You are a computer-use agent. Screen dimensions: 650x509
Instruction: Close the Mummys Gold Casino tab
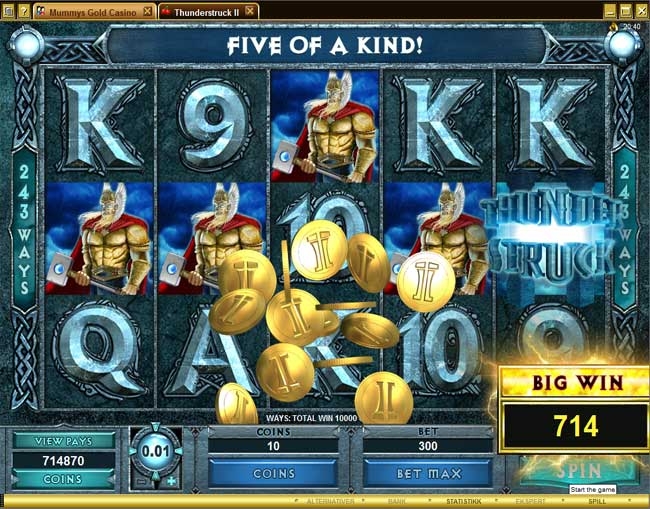148,10
